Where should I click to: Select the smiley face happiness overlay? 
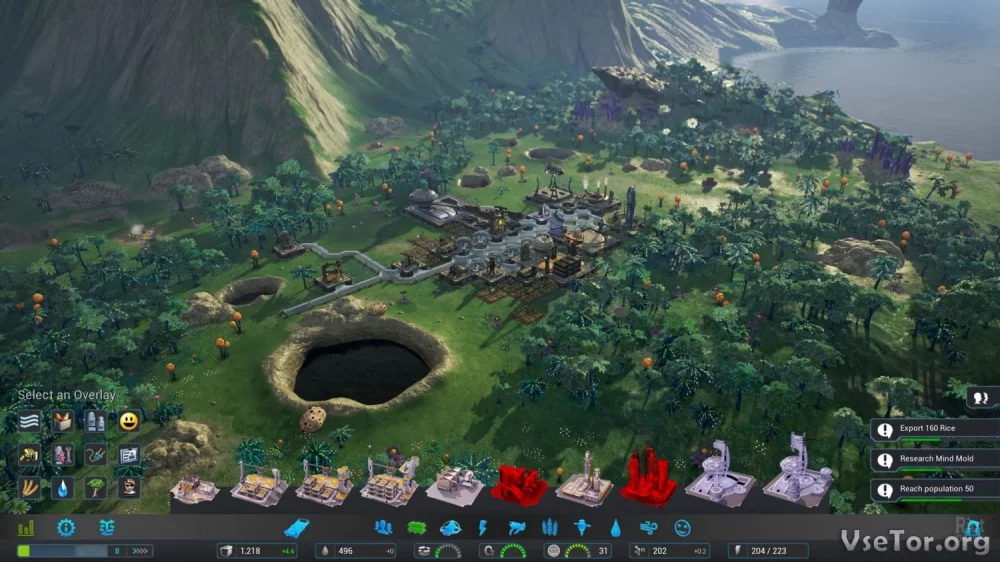point(128,421)
